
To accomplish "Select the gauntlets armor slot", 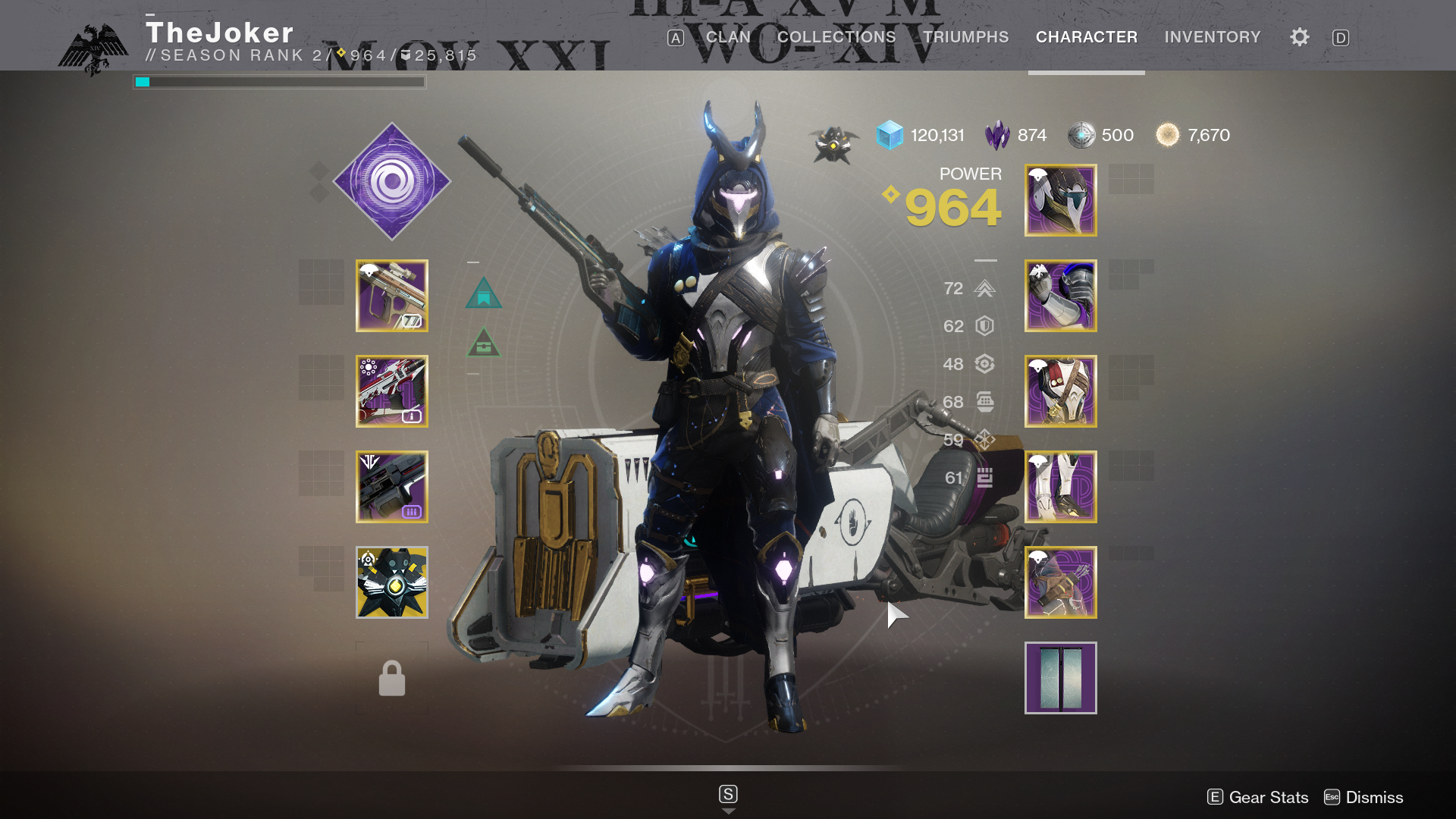I will (x=1060, y=296).
